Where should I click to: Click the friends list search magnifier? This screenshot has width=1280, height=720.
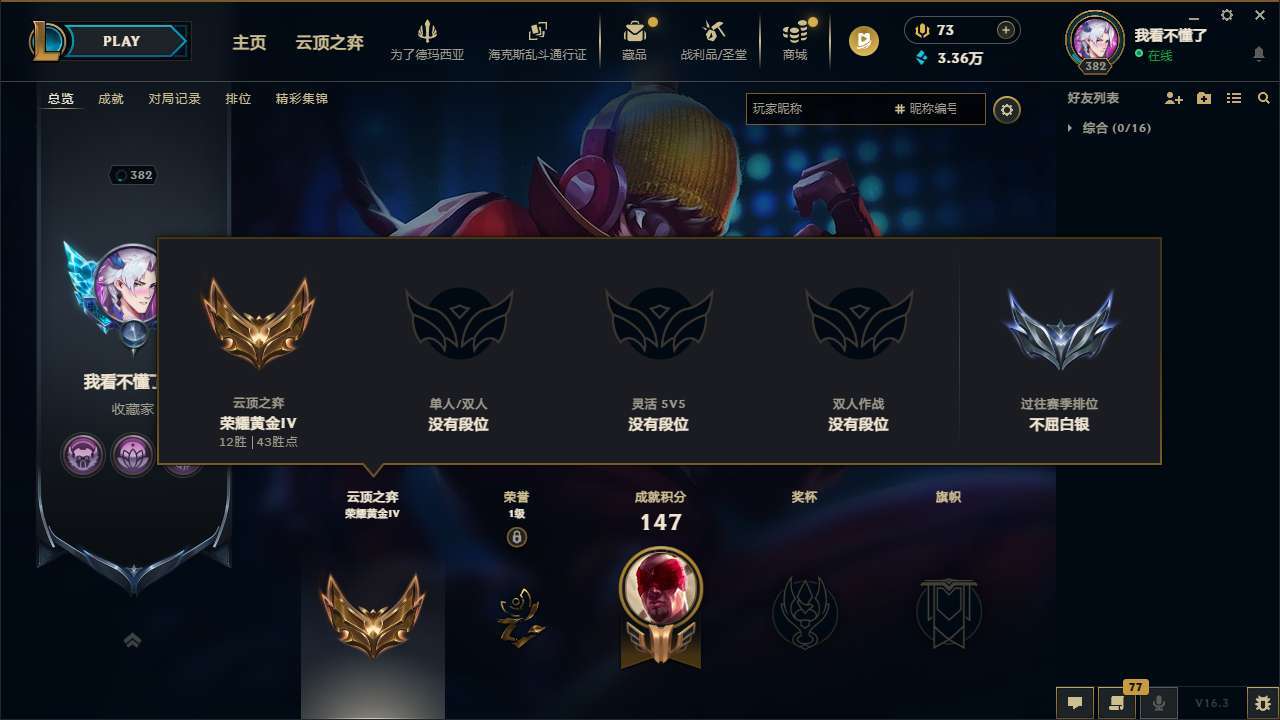pyautogui.click(x=1263, y=98)
